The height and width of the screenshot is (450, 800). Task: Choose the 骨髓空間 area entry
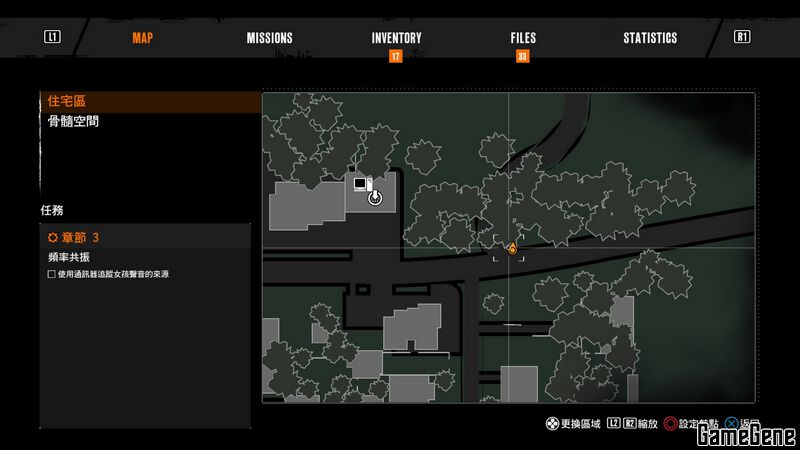tap(73, 122)
